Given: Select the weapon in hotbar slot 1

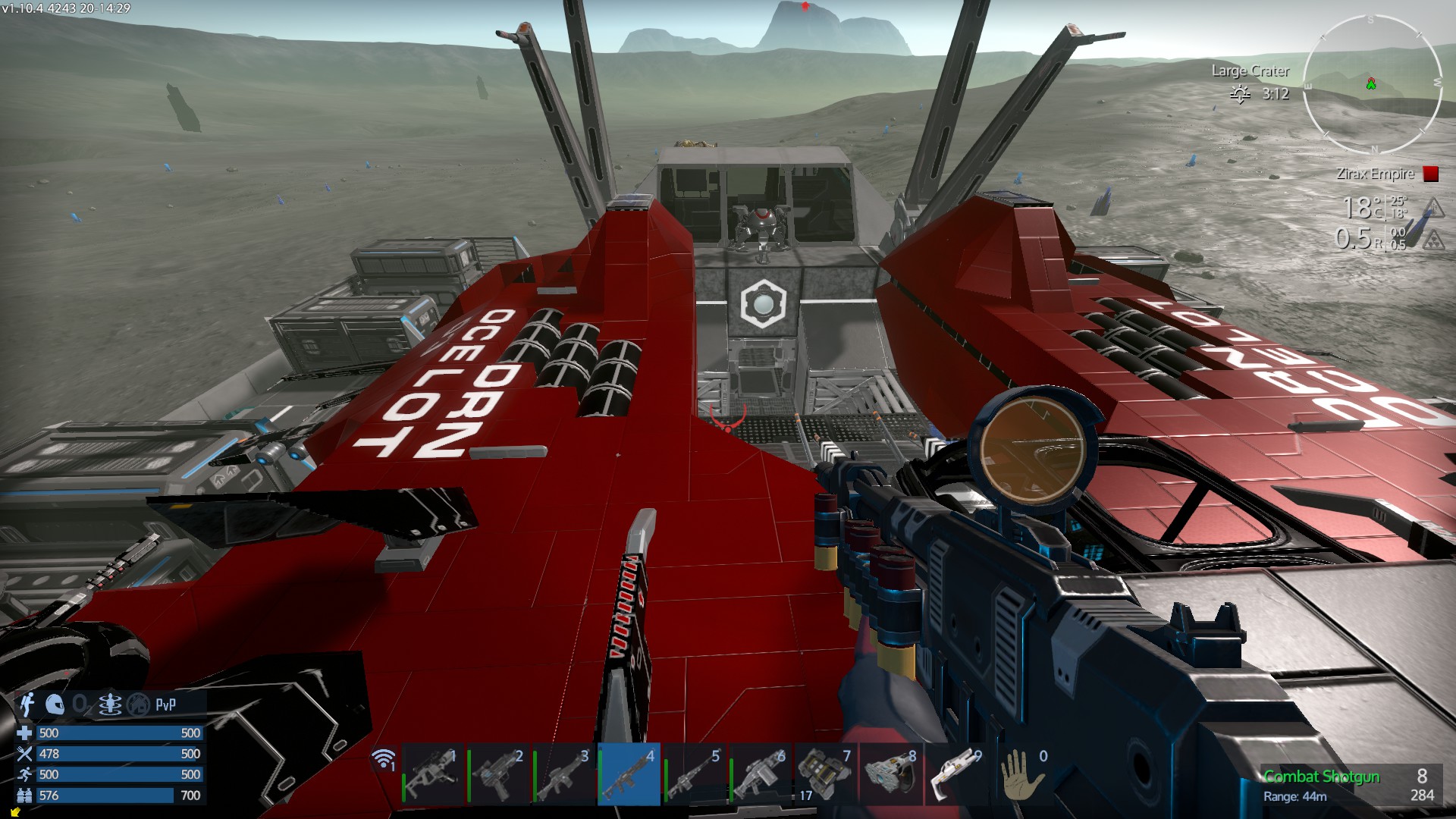Looking at the screenshot, I should tap(432, 774).
